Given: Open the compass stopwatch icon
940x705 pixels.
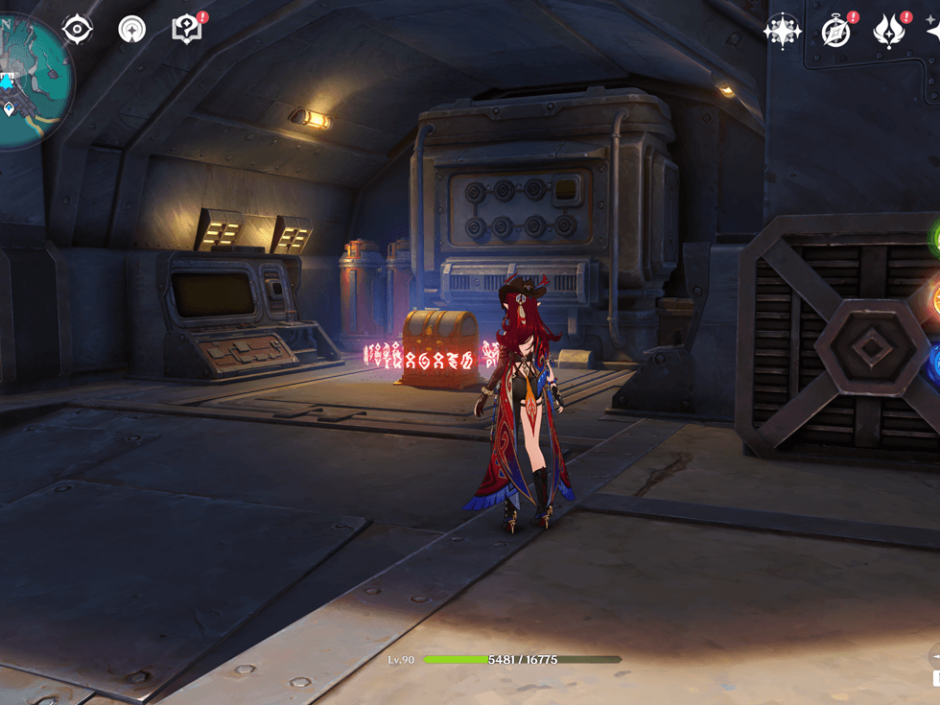Looking at the screenshot, I should coord(836,31).
